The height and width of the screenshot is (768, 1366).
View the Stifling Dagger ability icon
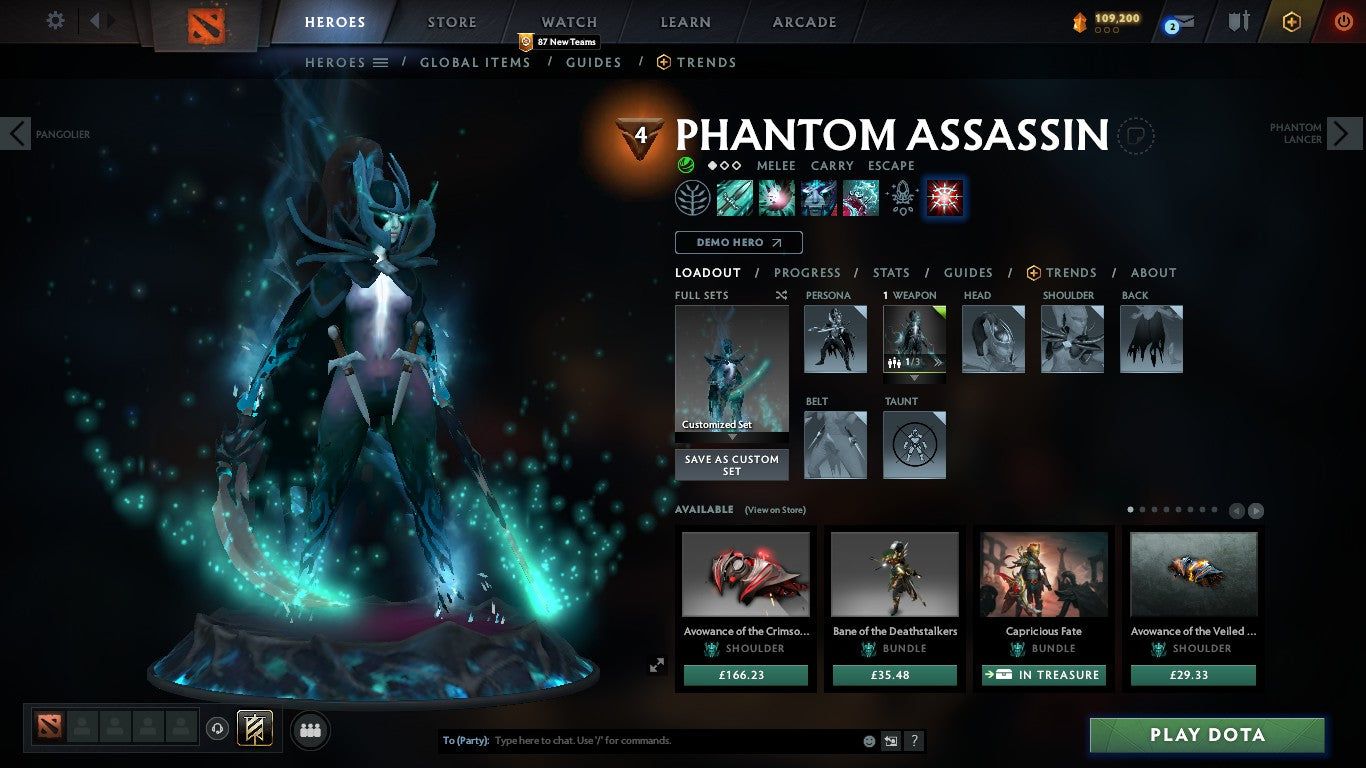click(736, 197)
